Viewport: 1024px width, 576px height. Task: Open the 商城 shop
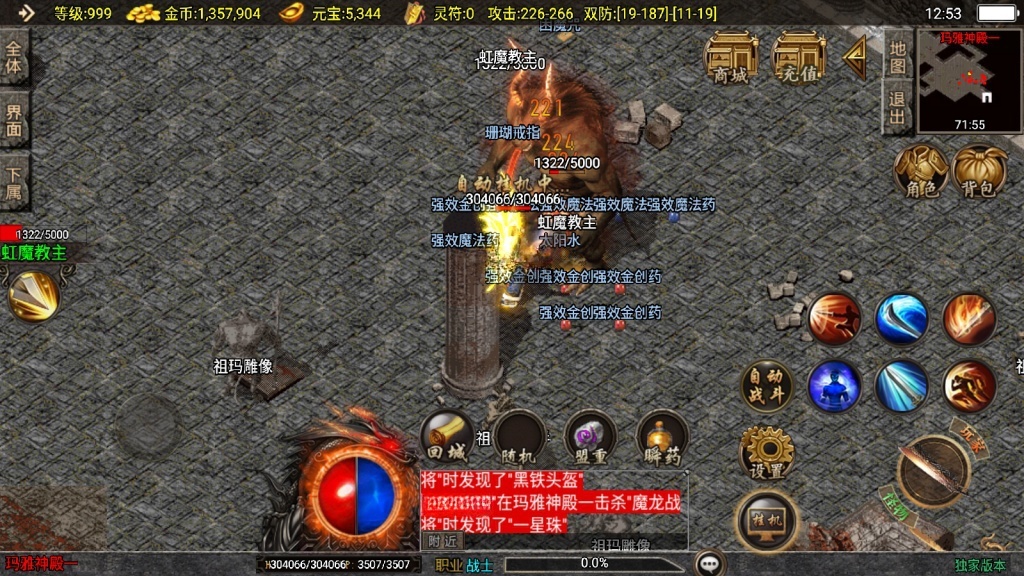point(731,56)
